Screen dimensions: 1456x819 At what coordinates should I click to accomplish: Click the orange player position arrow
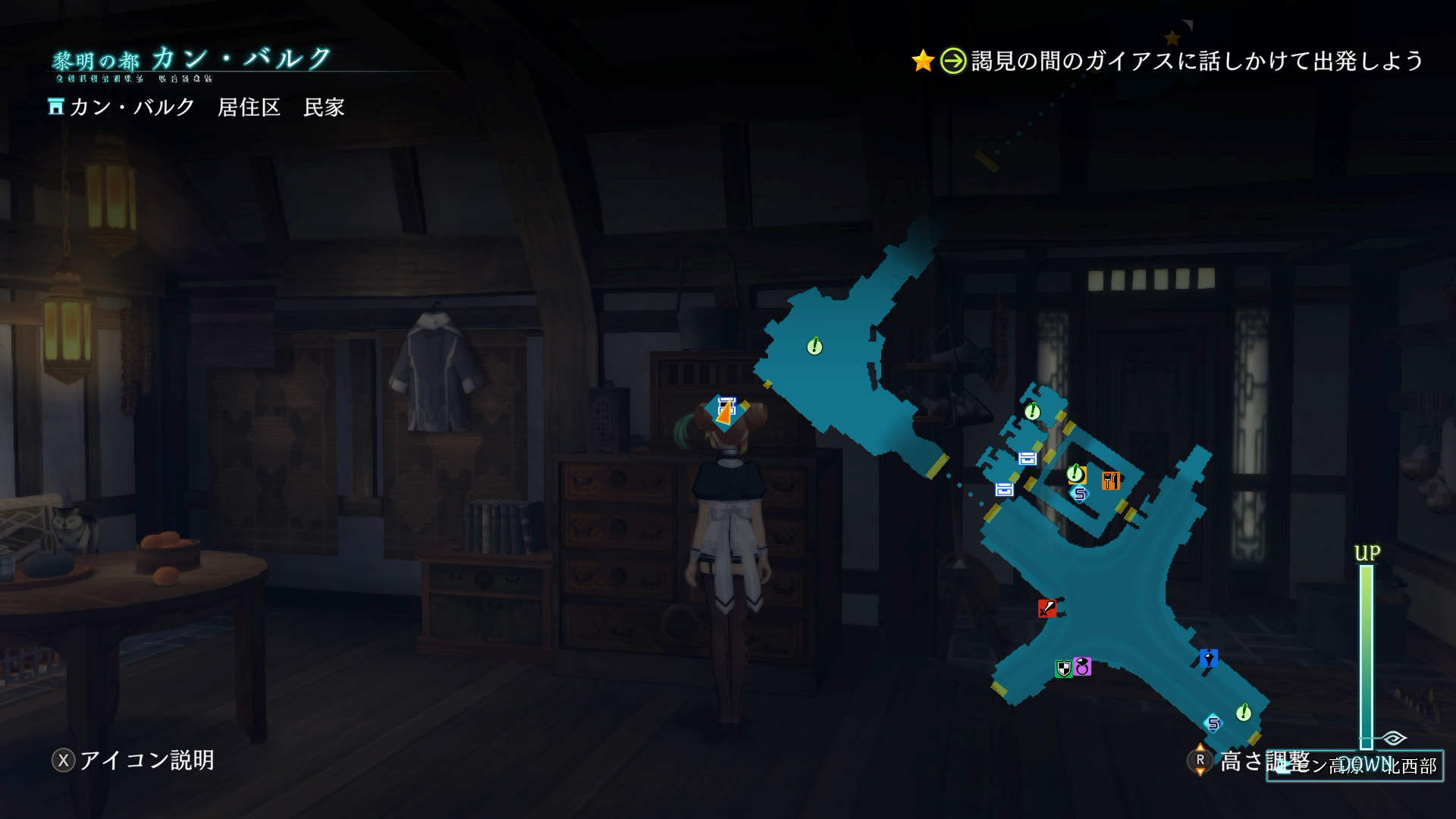point(726,413)
